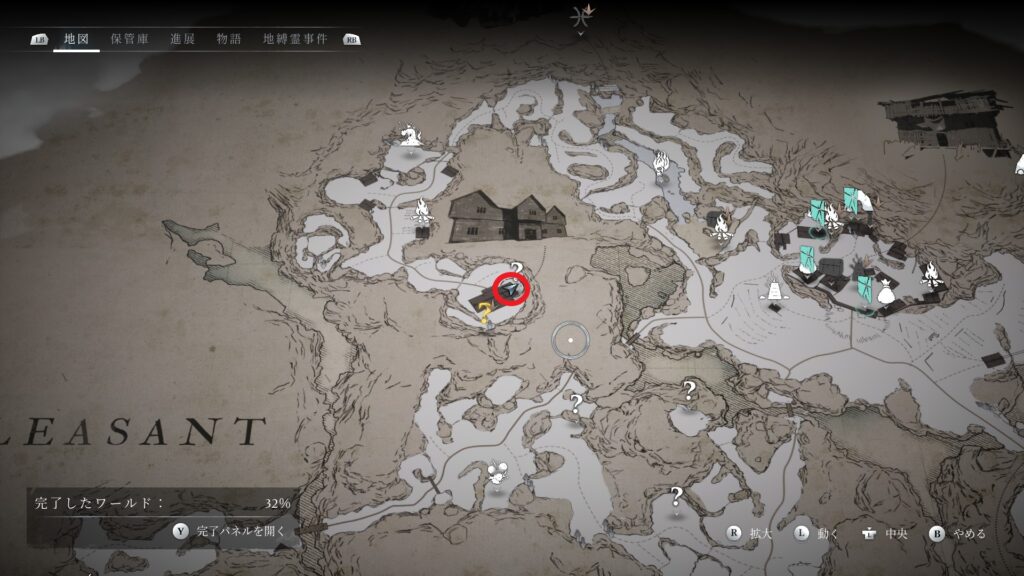Select the red-circled player arrow marker
The width and height of the screenshot is (1024, 576).
[511, 290]
